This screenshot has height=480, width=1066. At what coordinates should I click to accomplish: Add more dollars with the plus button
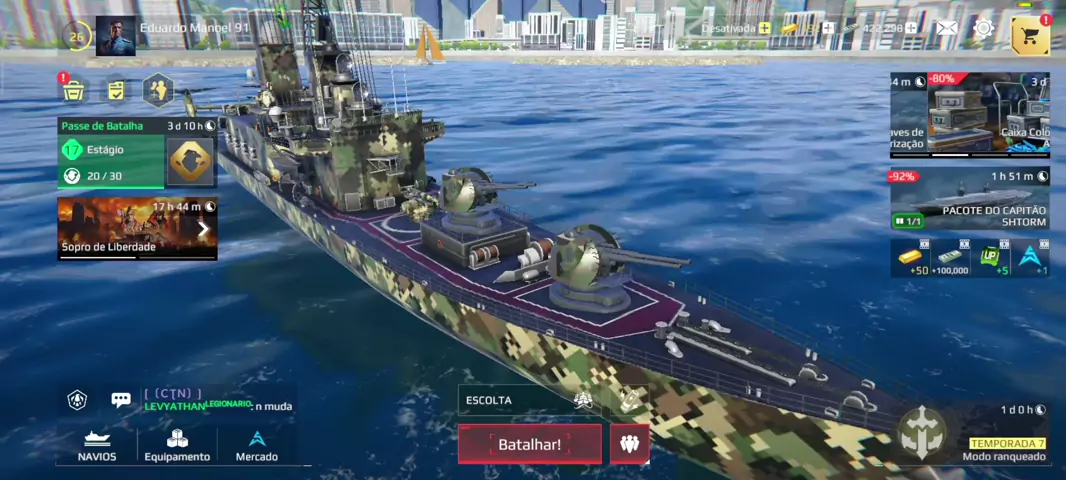(x=911, y=29)
